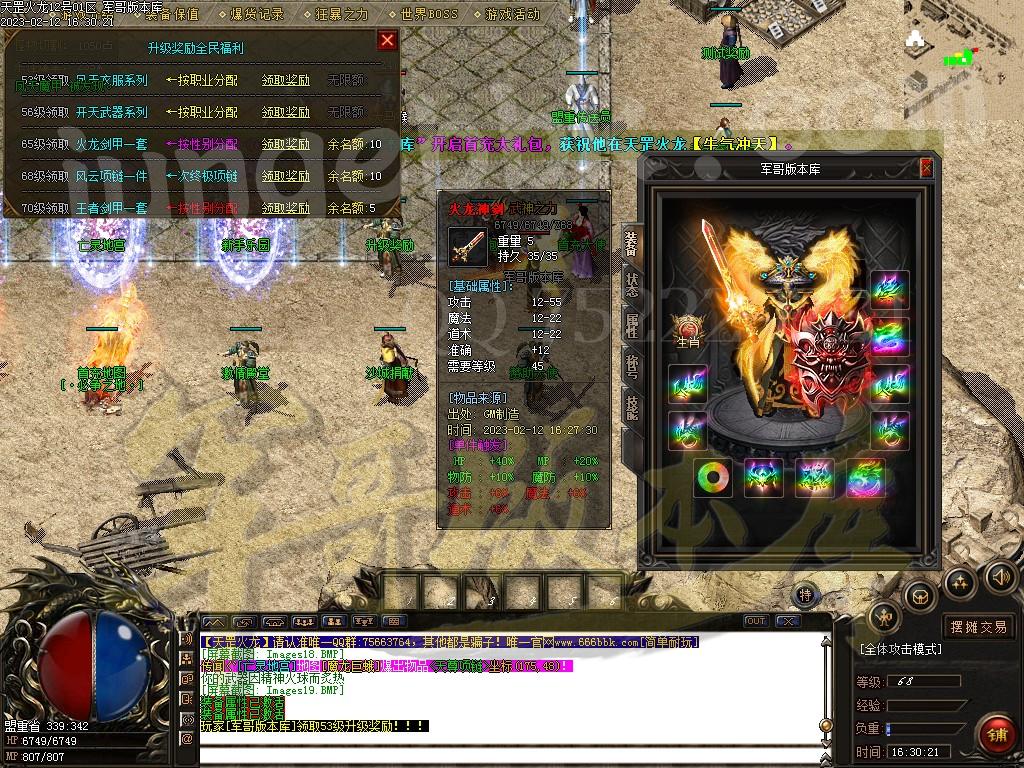The height and width of the screenshot is (768, 1024).
Task: Open the 爆货记录 top menu
Action: click(257, 14)
